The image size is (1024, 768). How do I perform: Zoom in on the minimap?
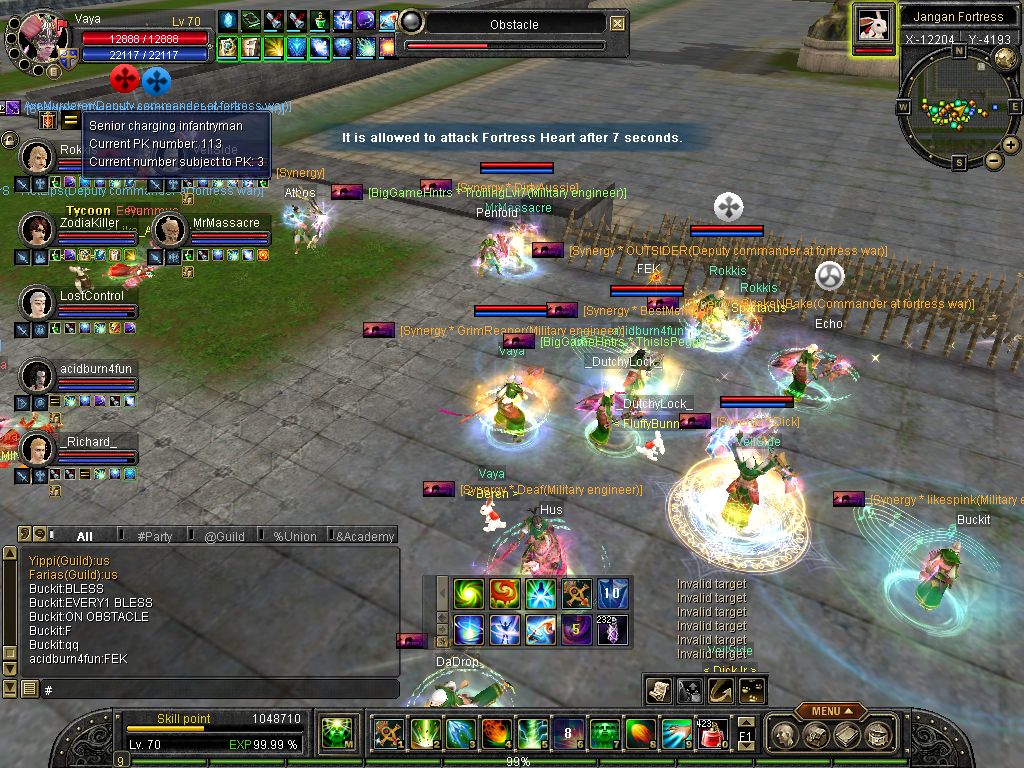click(x=1011, y=145)
